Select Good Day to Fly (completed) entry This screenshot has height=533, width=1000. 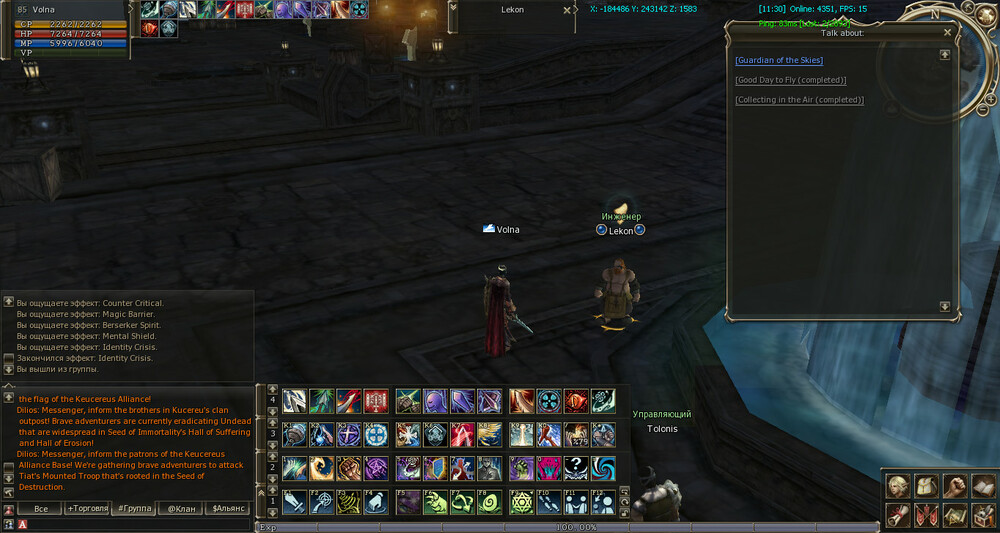pyautogui.click(x=790, y=80)
